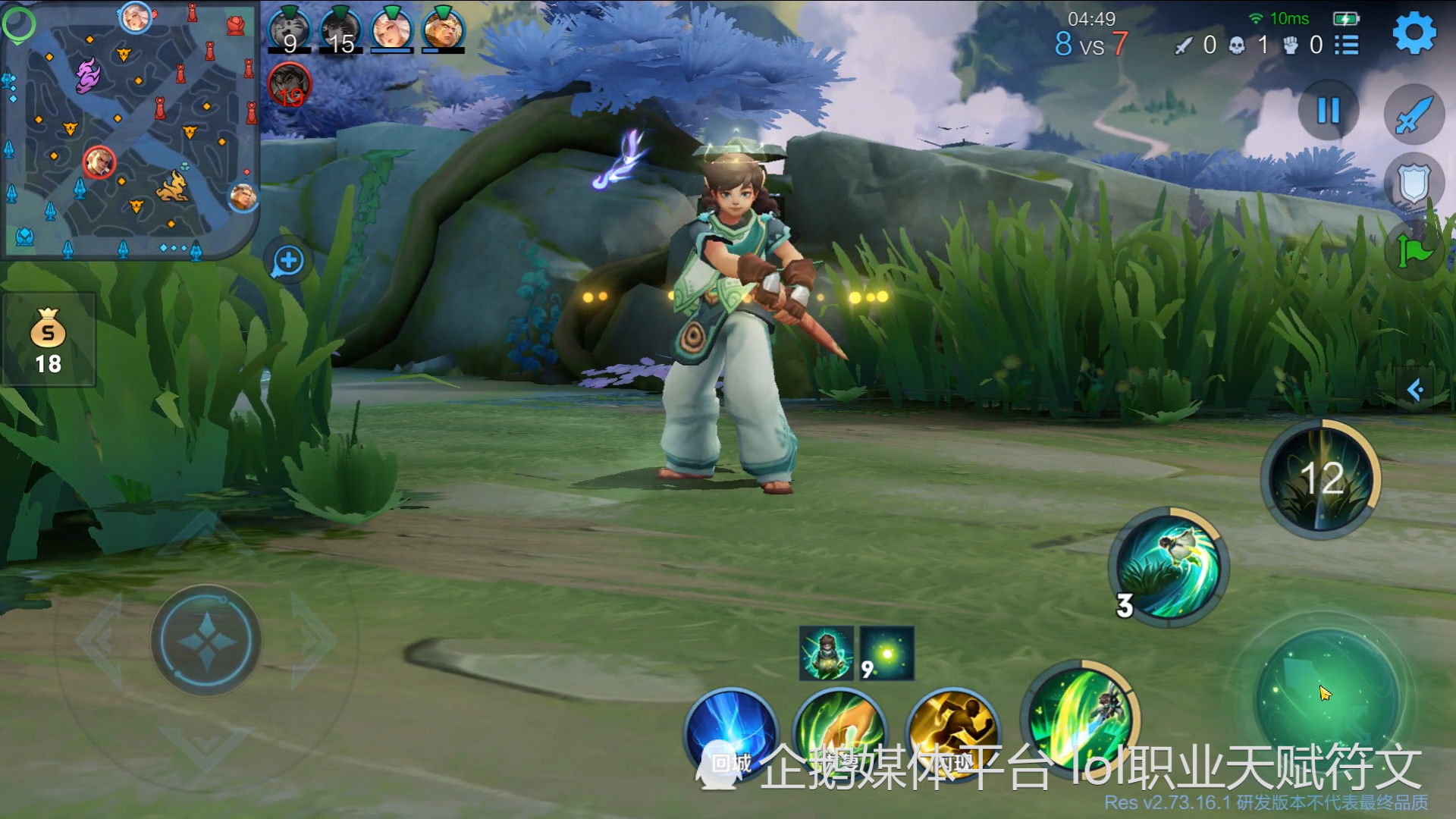Use the green hand restore spell
This screenshot has height=819, width=1456.
click(840, 734)
